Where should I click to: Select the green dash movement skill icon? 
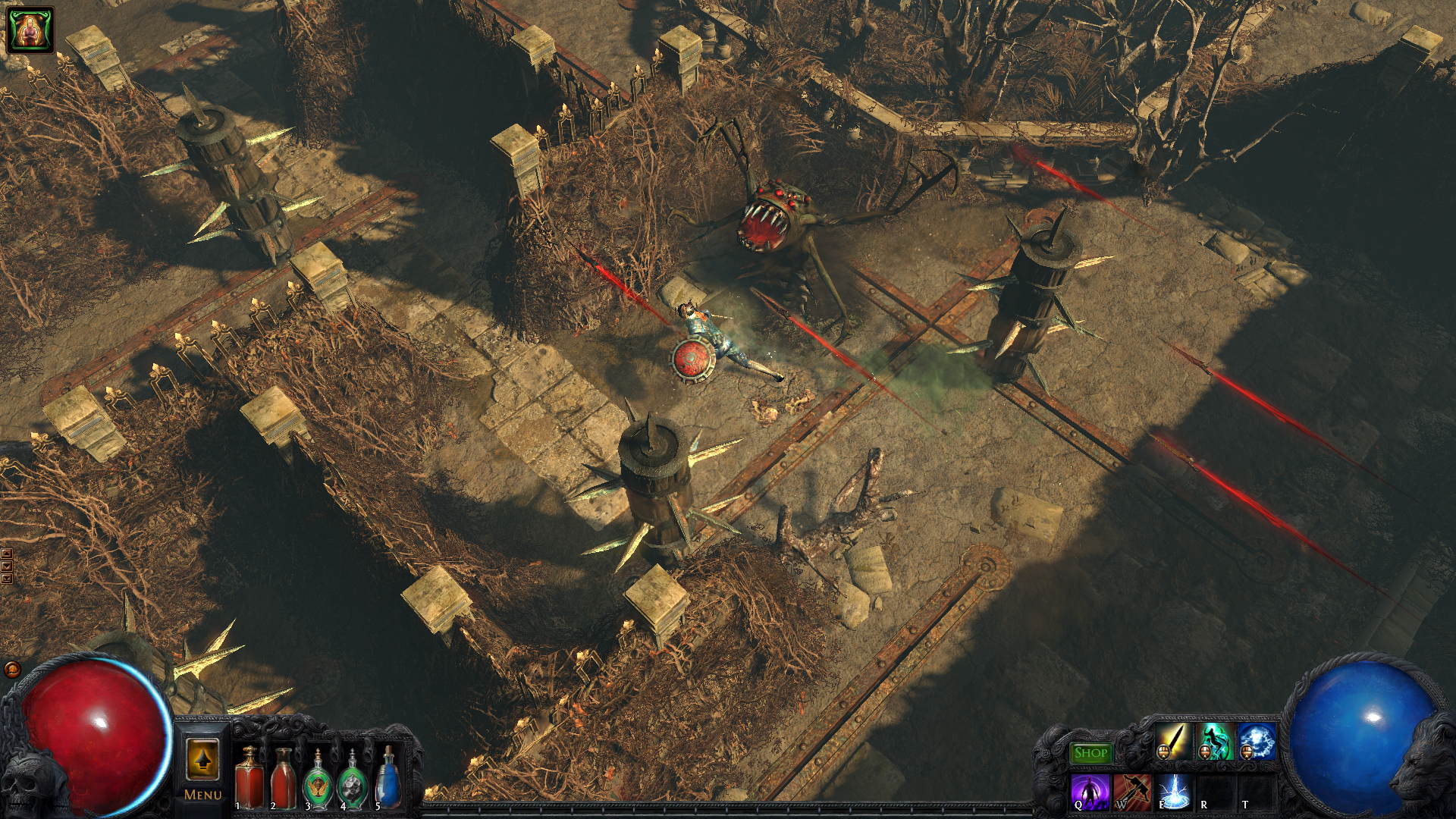click(x=1216, y=739)
